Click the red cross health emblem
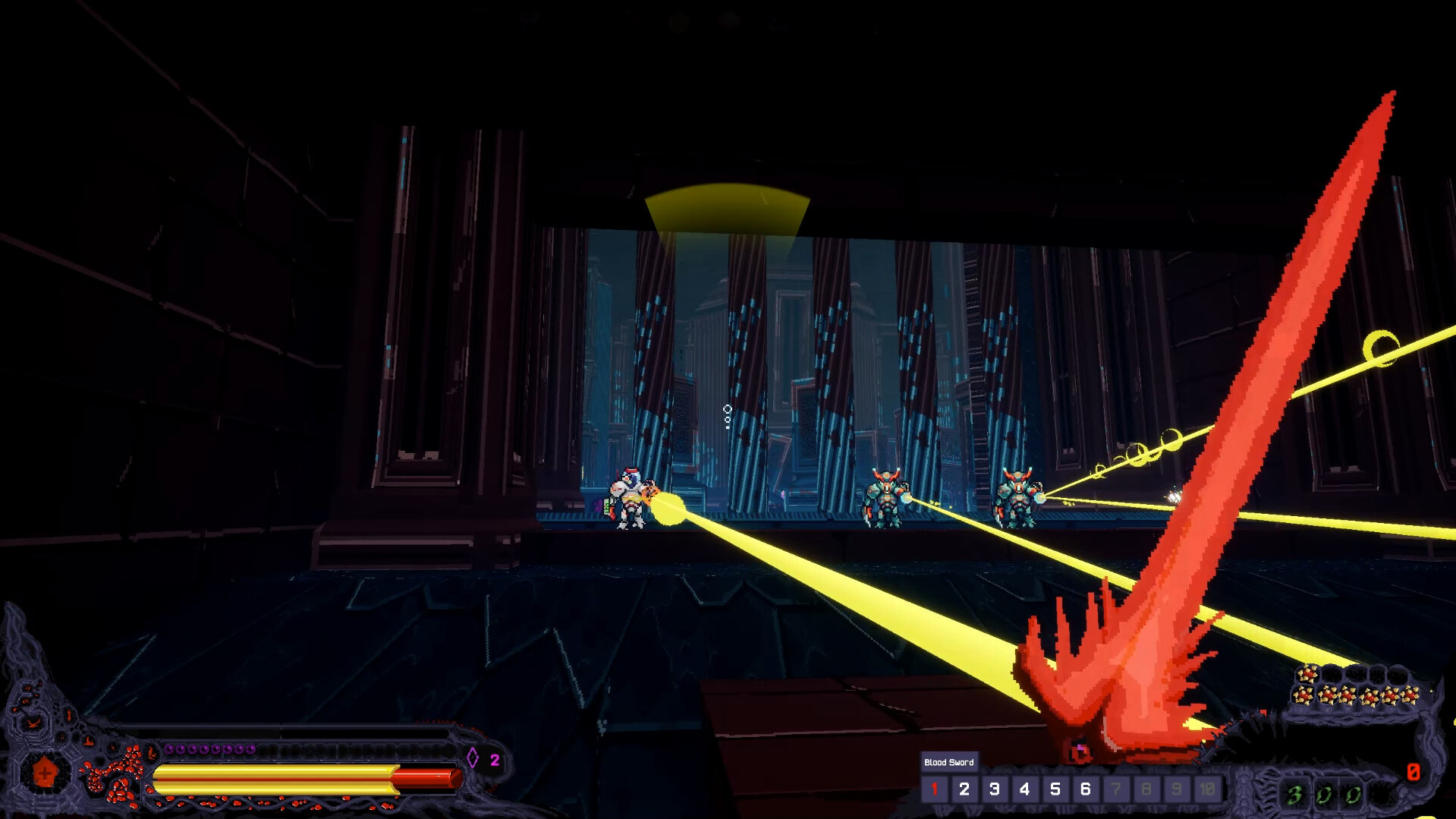1456x819 pixels. (x=44, y=773)
